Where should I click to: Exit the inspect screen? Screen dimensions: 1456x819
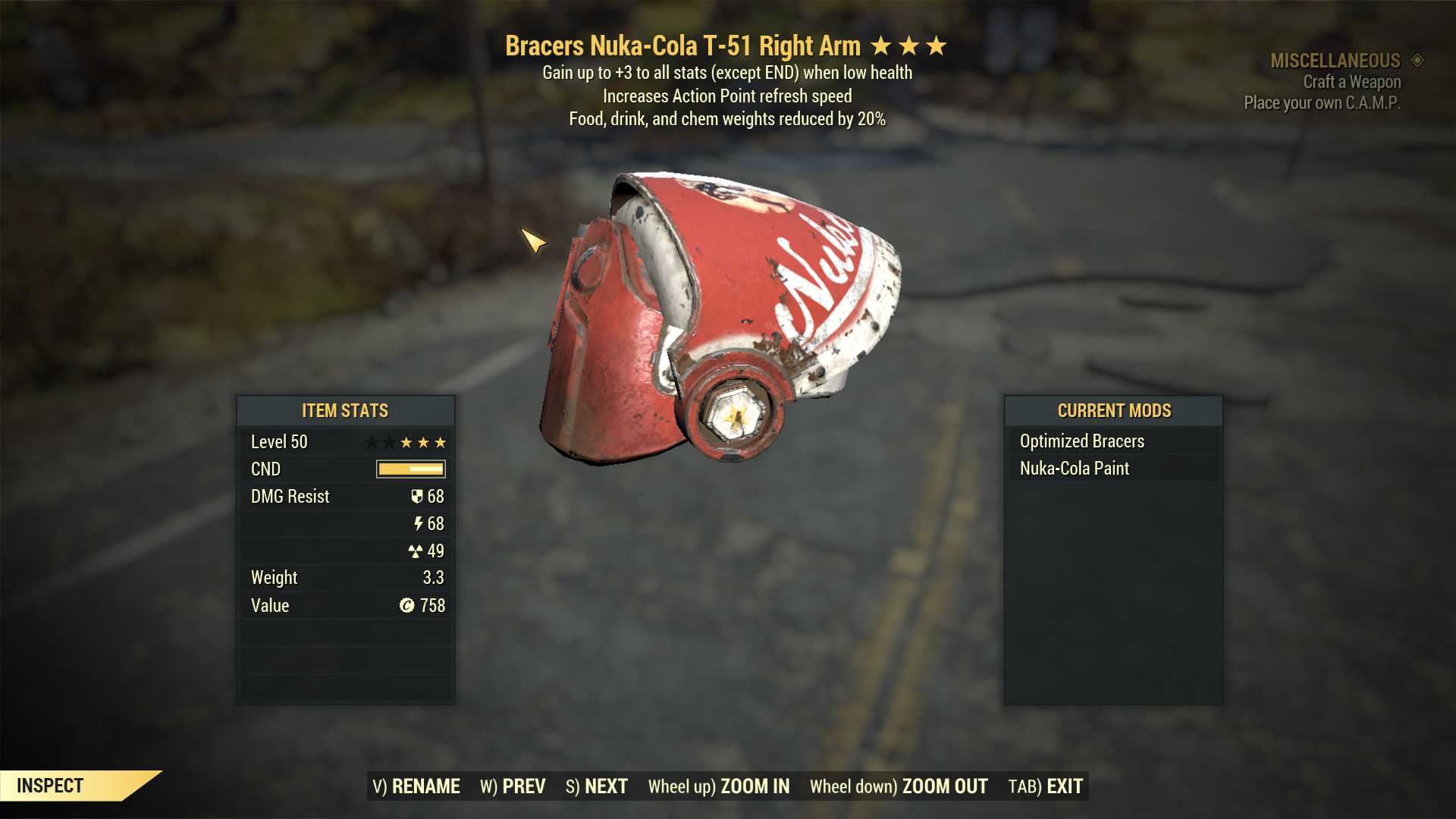click(1045, 786)
